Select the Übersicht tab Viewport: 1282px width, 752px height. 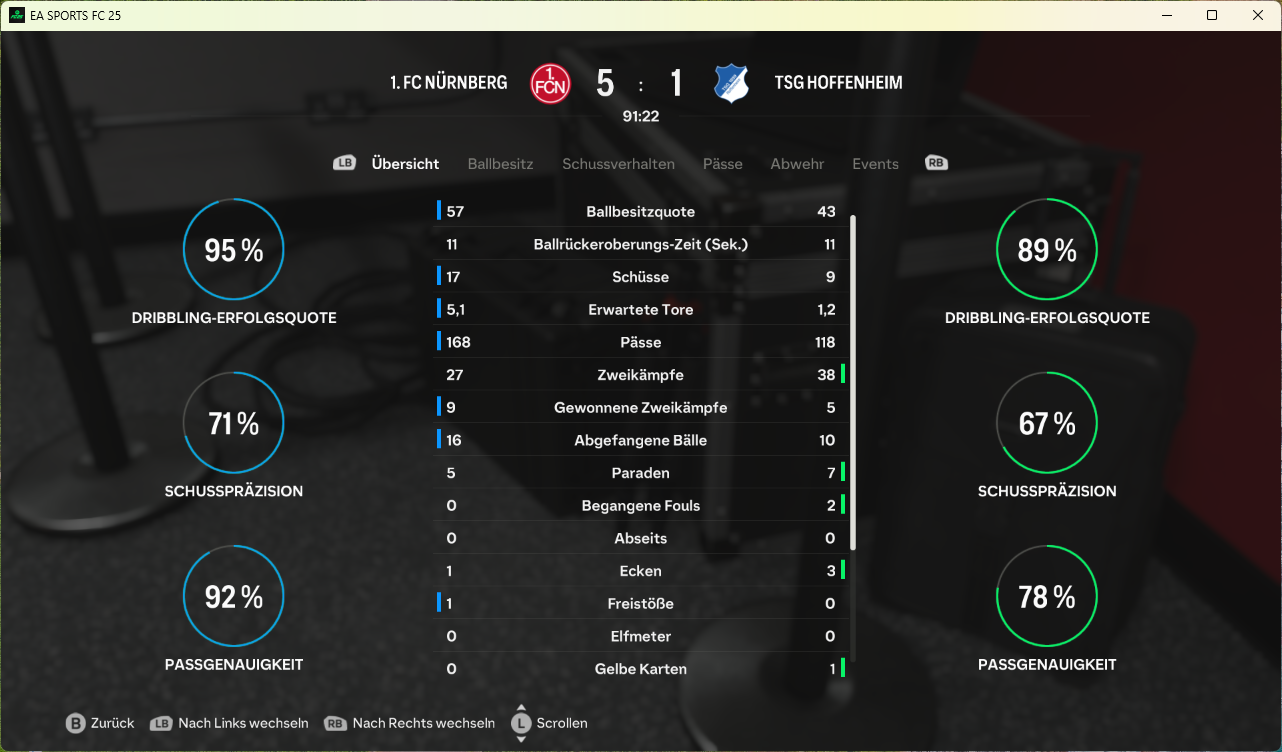[x=405, y=164]
